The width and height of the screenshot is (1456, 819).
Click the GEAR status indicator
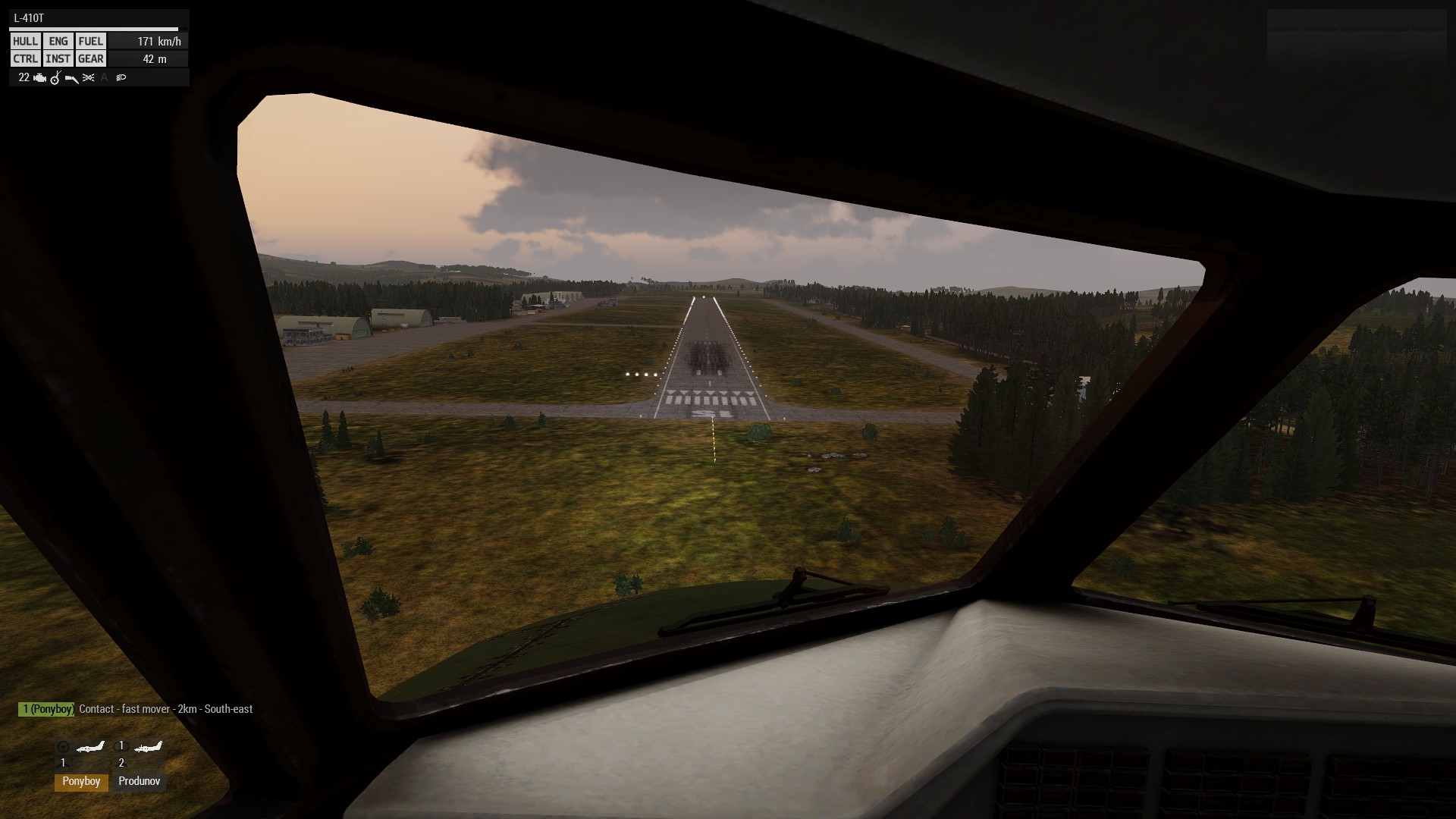coord(91,59)
